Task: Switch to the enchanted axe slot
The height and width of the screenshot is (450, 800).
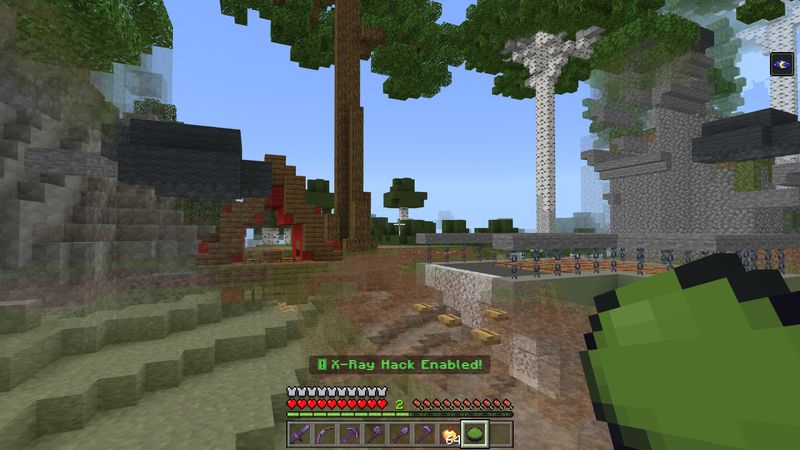Action: (376, 435)
